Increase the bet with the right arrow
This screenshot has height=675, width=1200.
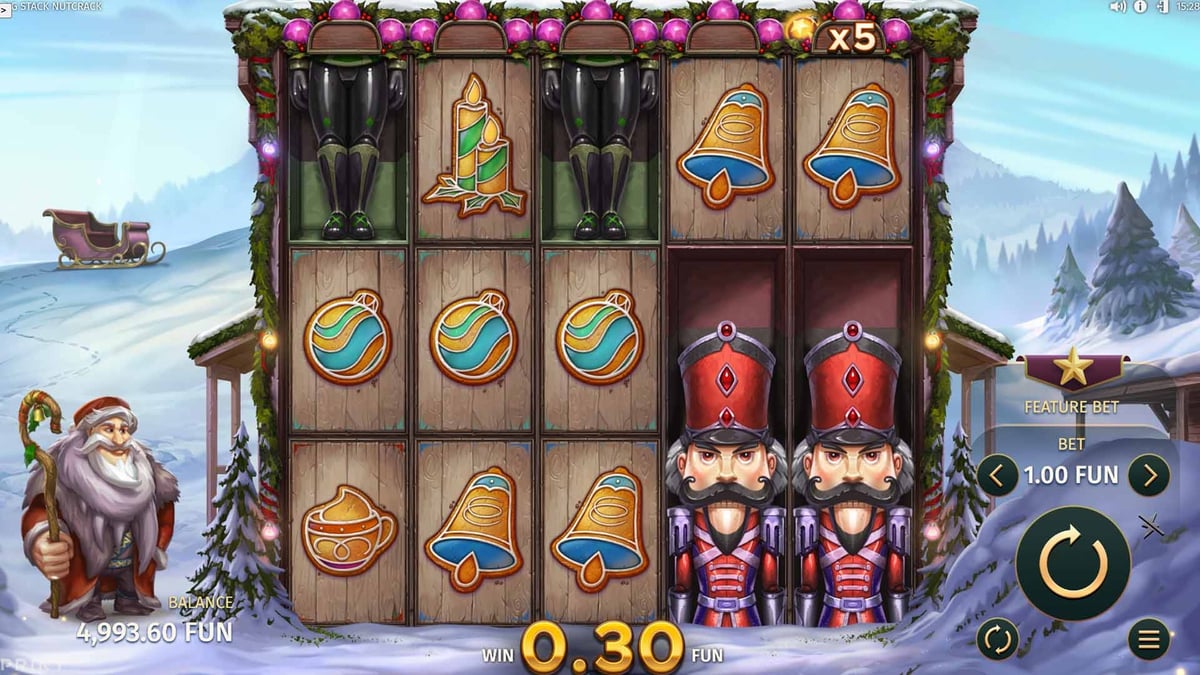pos(1149,475)
